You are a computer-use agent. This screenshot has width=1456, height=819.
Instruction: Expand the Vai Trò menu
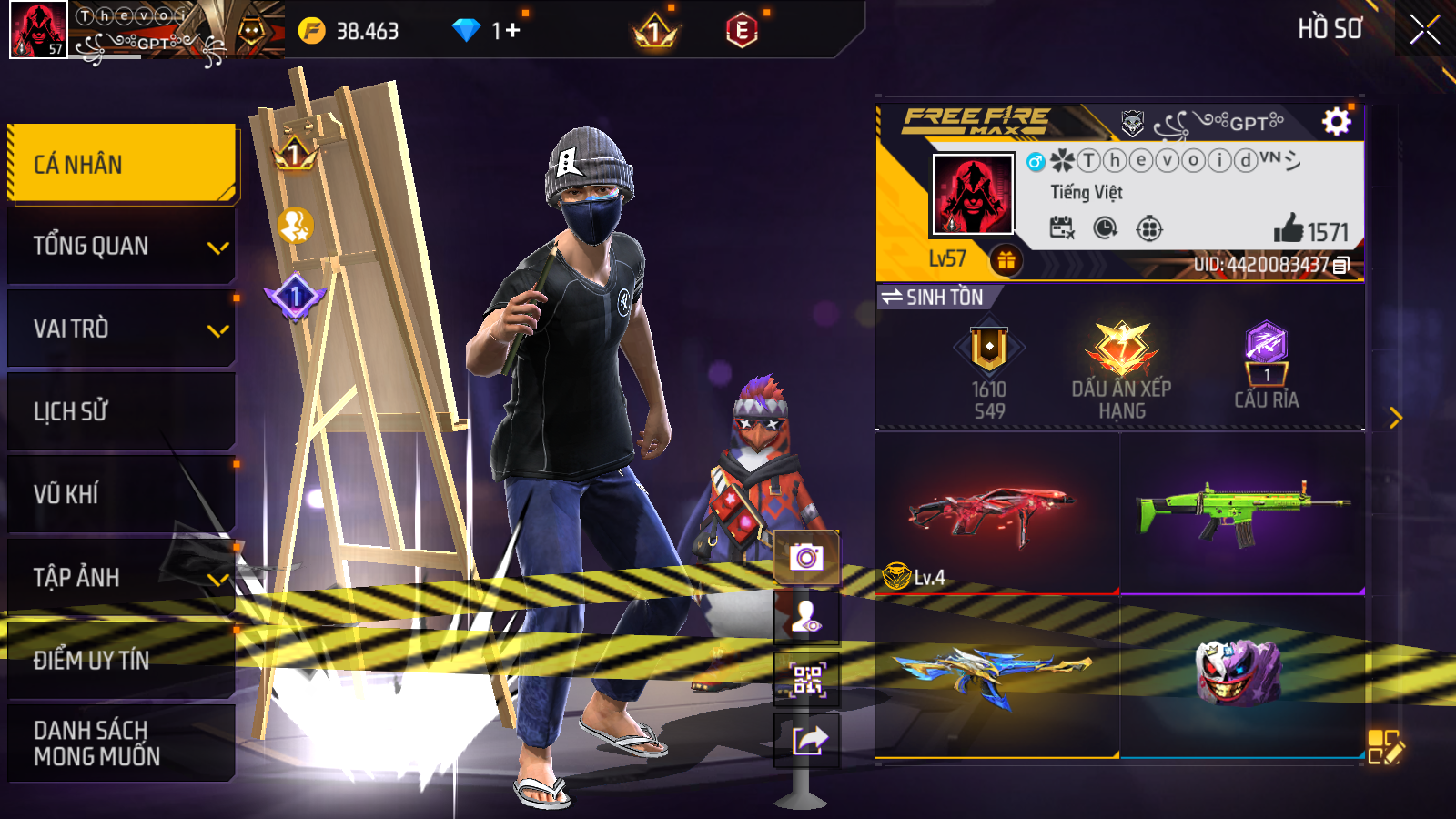pos(122,329)
